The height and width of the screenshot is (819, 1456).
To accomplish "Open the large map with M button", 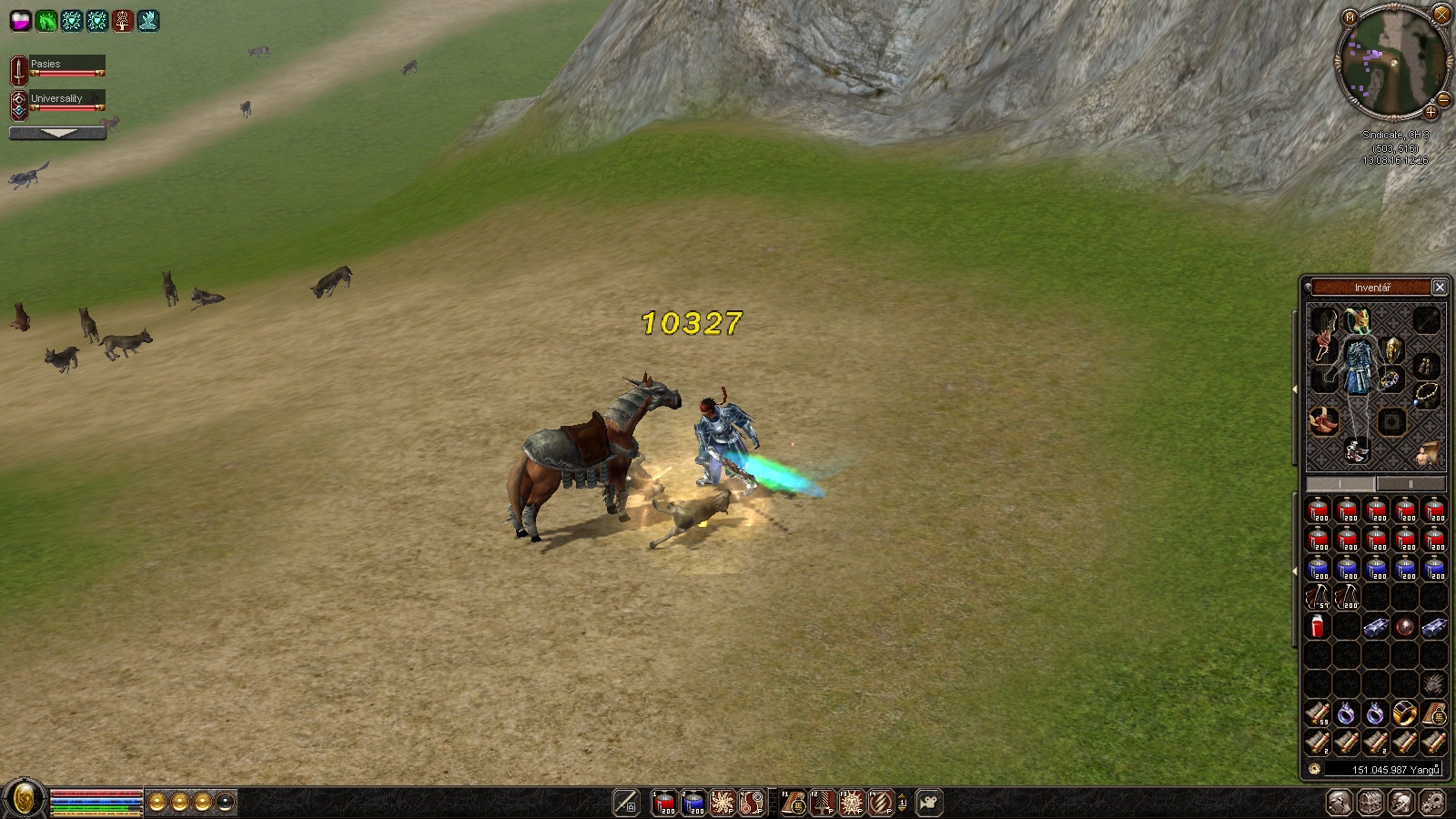I will pyautogui.click(x=1350, y=17).
